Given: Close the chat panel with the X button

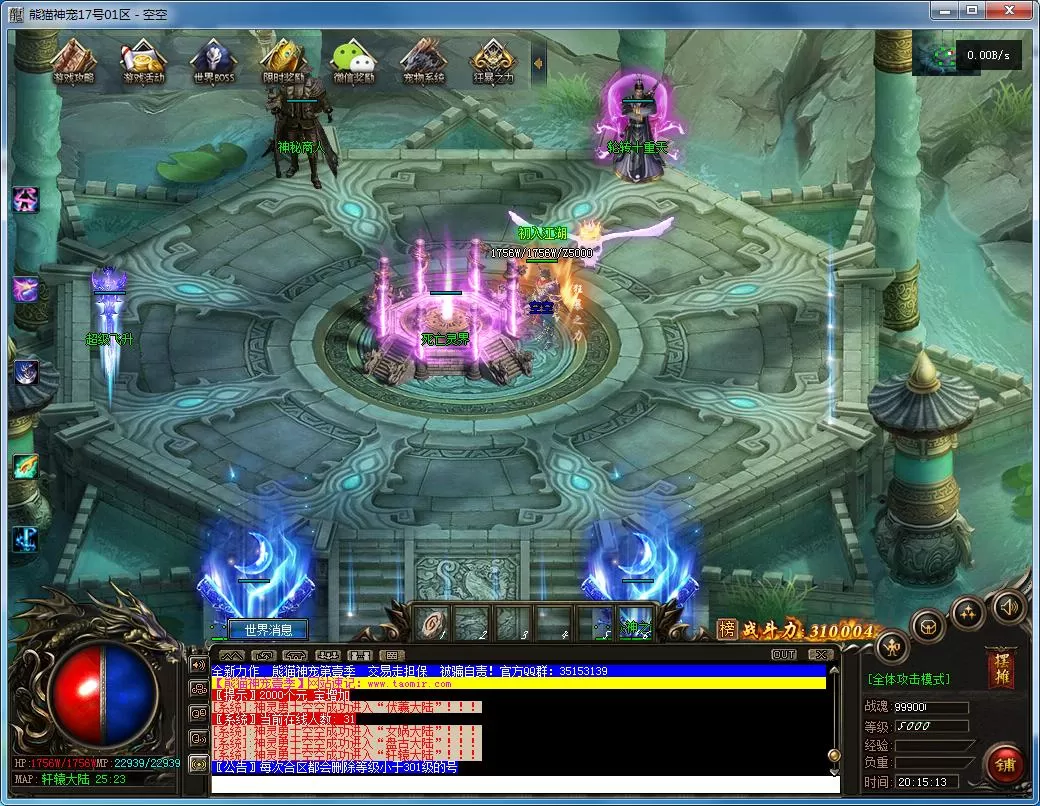Looking at the screenshot, I should click(820, 655).
